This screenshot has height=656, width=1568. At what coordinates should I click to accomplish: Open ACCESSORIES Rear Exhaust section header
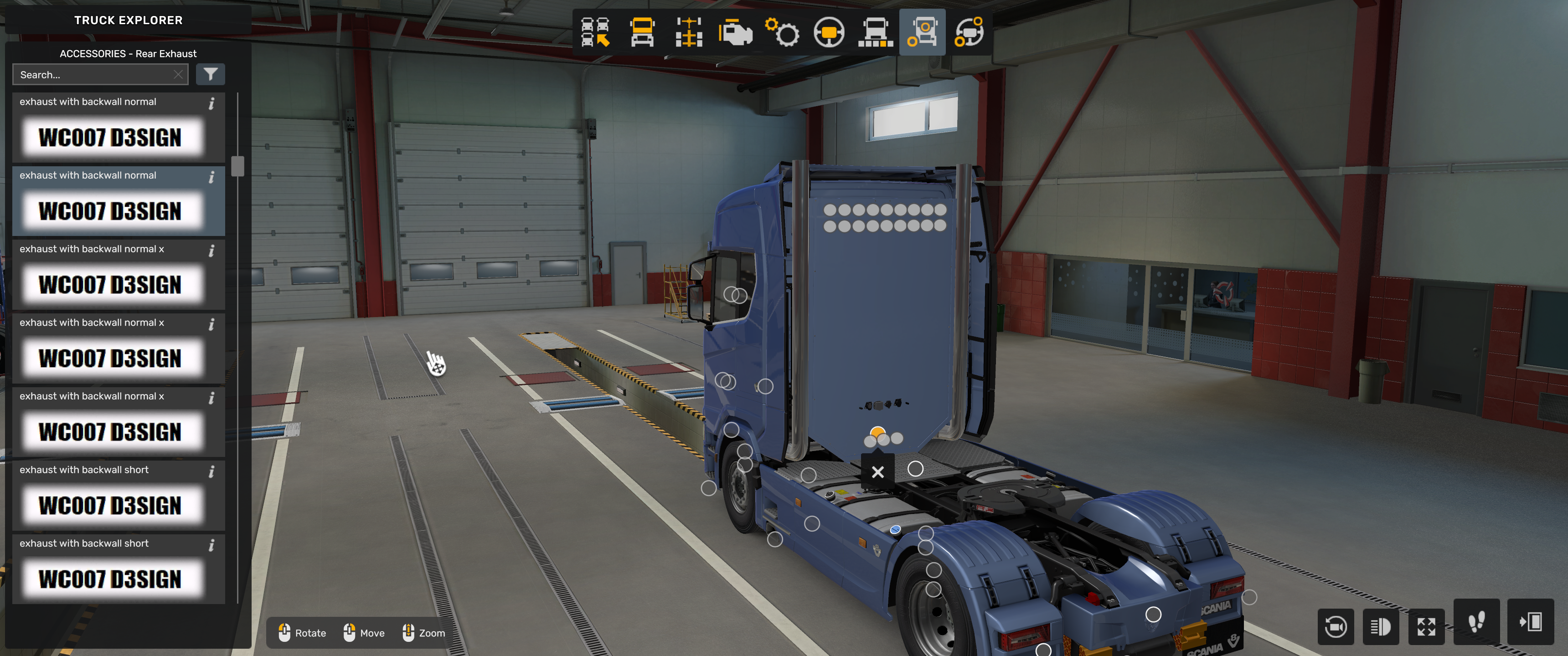tap(128, 54)
